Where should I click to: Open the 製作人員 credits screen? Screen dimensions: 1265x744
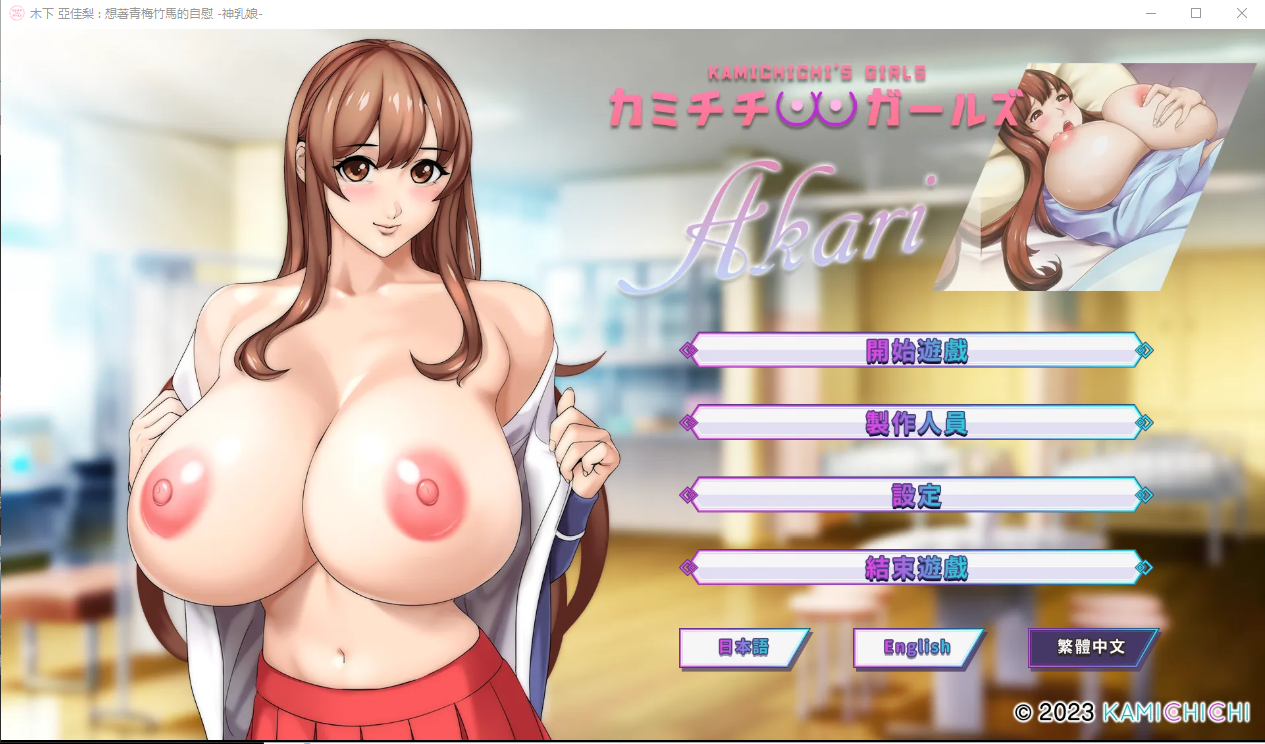click(916, 423)
